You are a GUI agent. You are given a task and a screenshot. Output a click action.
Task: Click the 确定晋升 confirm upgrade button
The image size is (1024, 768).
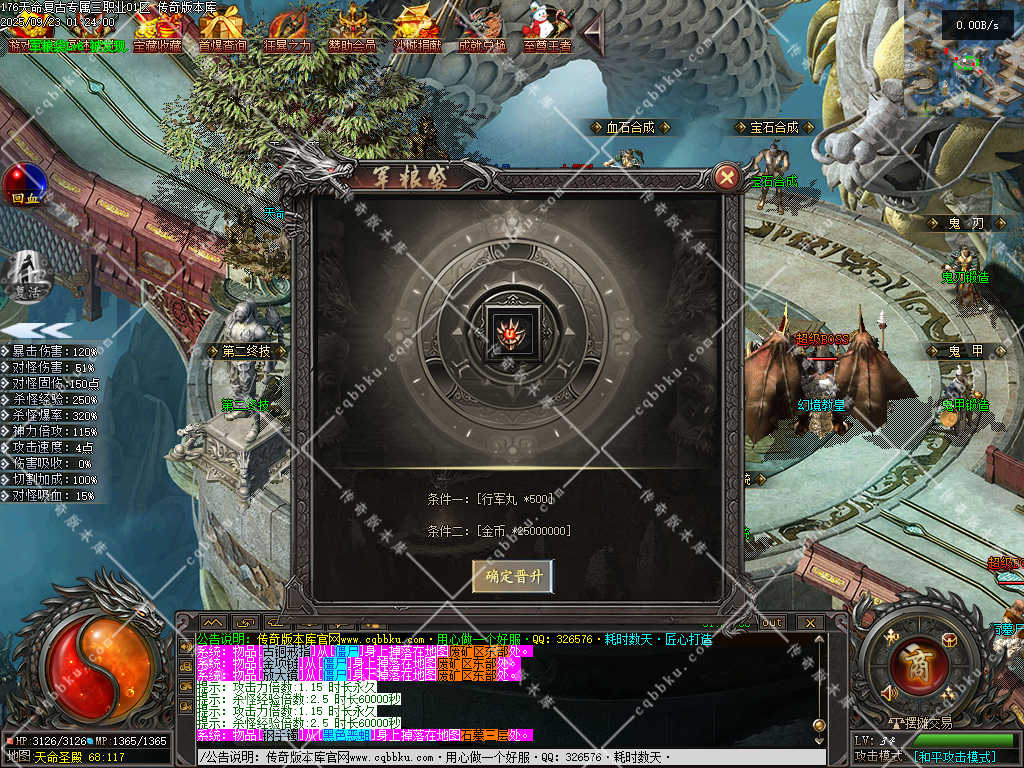pyautogui.click(x=512, y=576)
